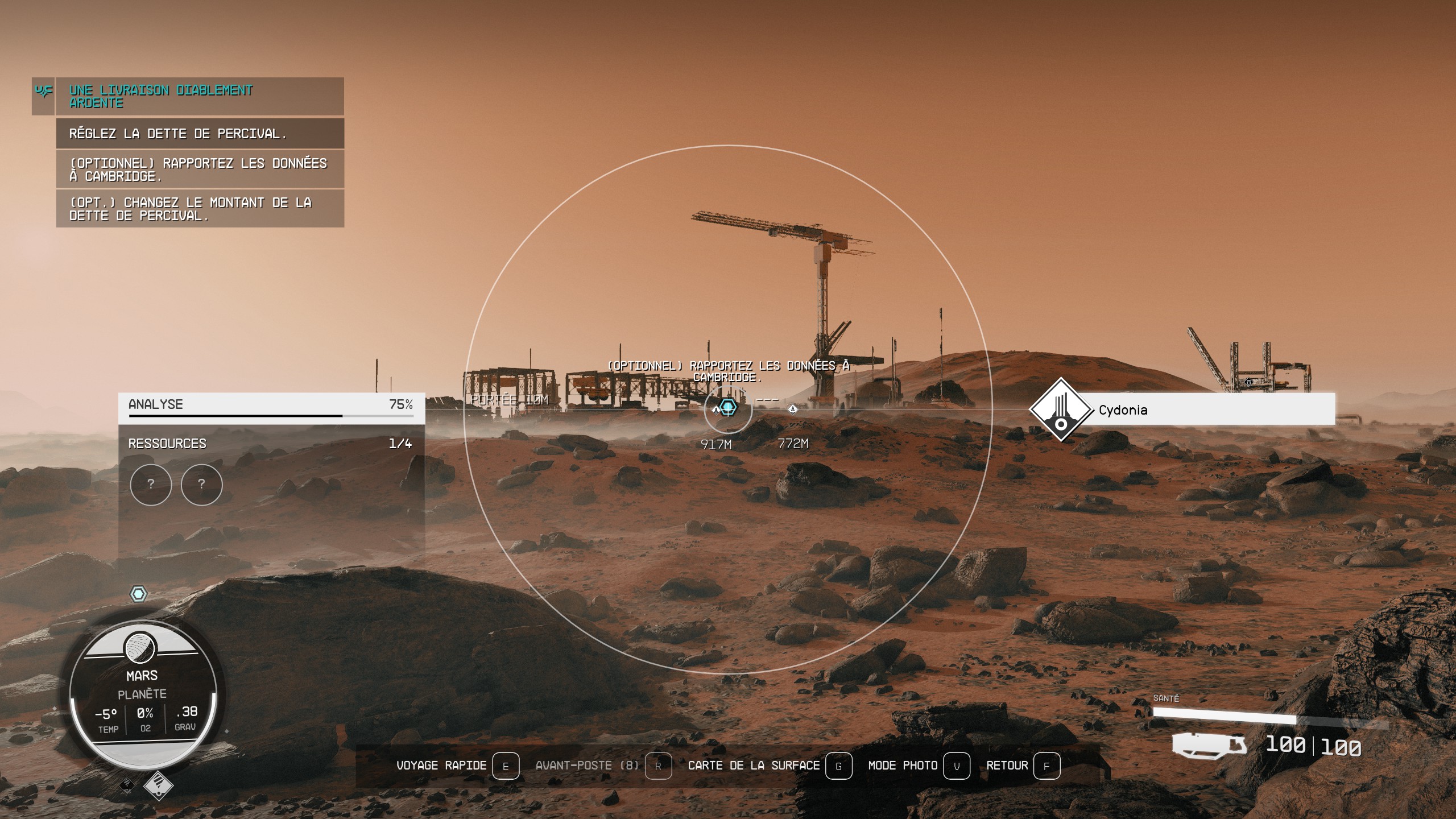Click the 772M distance waypoint marker
Viewport: 1456px width, 819px height.
[x=792, y=409]
